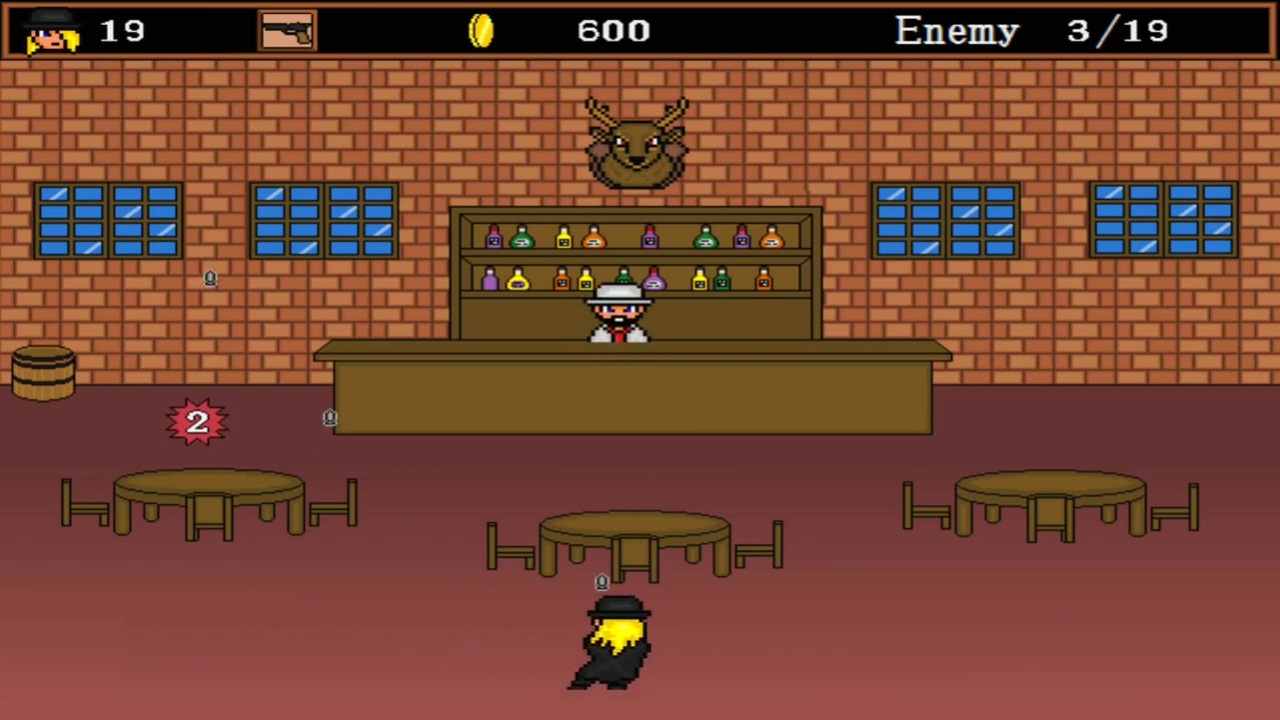Open the wooden barrel on the left
Screen dimensions: 1280x720
42,372
